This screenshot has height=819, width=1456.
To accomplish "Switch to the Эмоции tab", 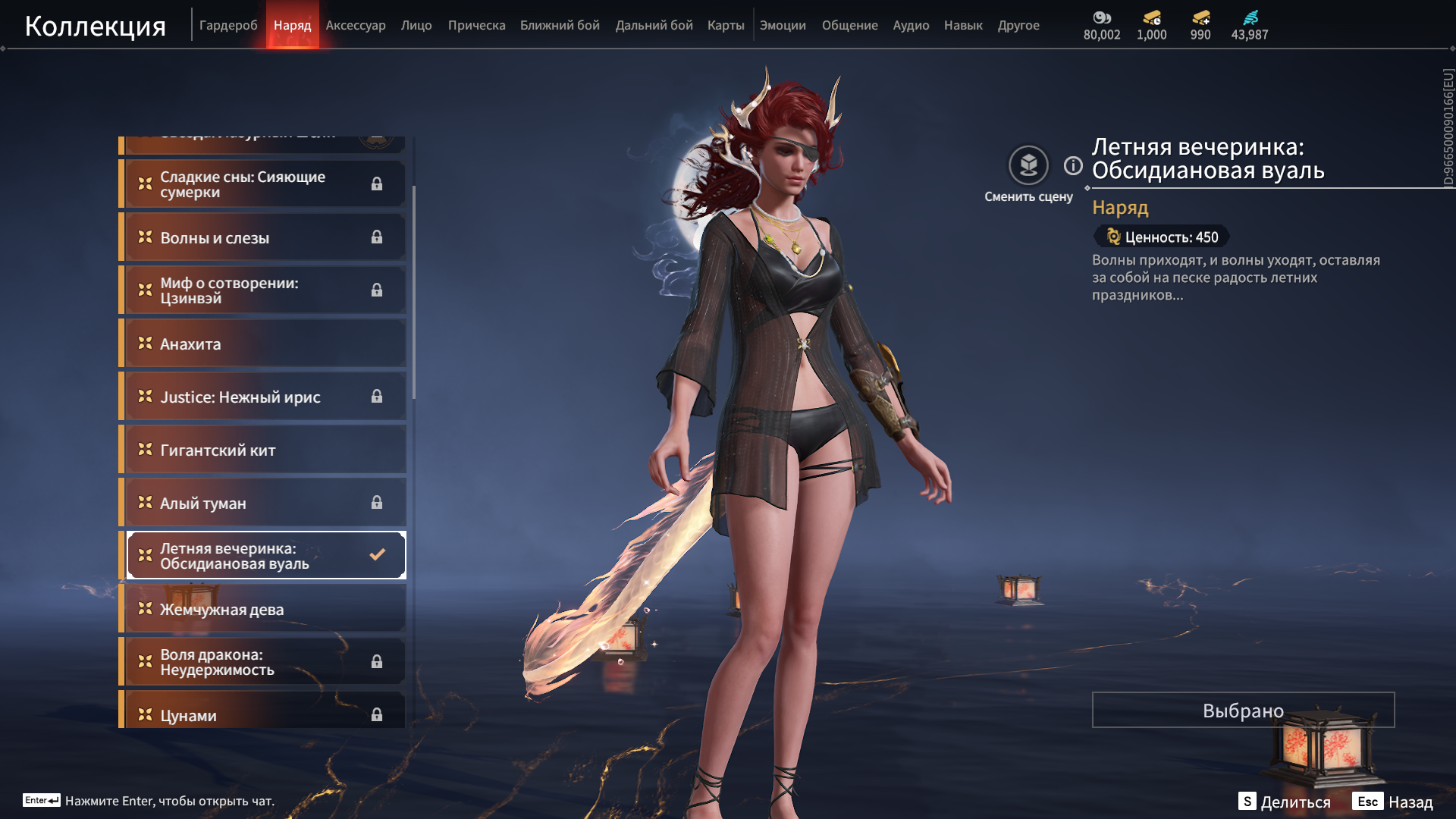I will (x=783, y=25).
